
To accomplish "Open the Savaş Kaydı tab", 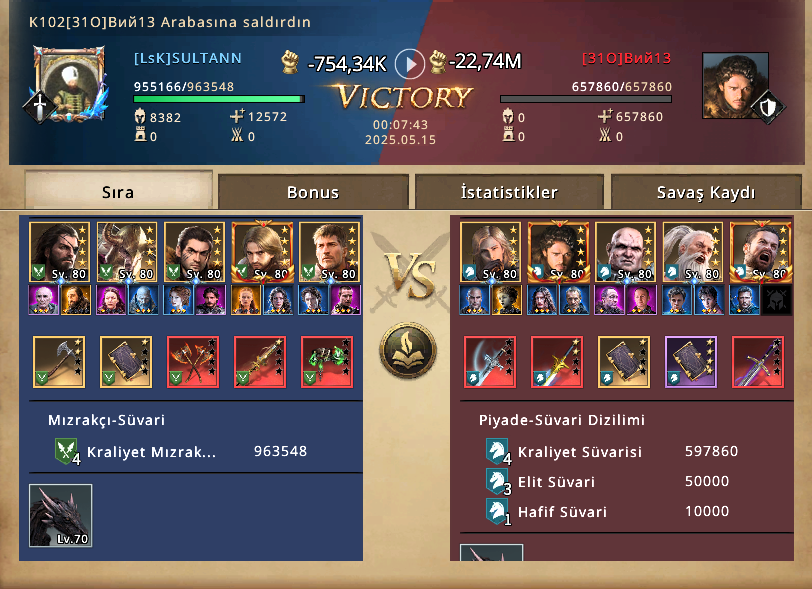I will tap(706, 192).
